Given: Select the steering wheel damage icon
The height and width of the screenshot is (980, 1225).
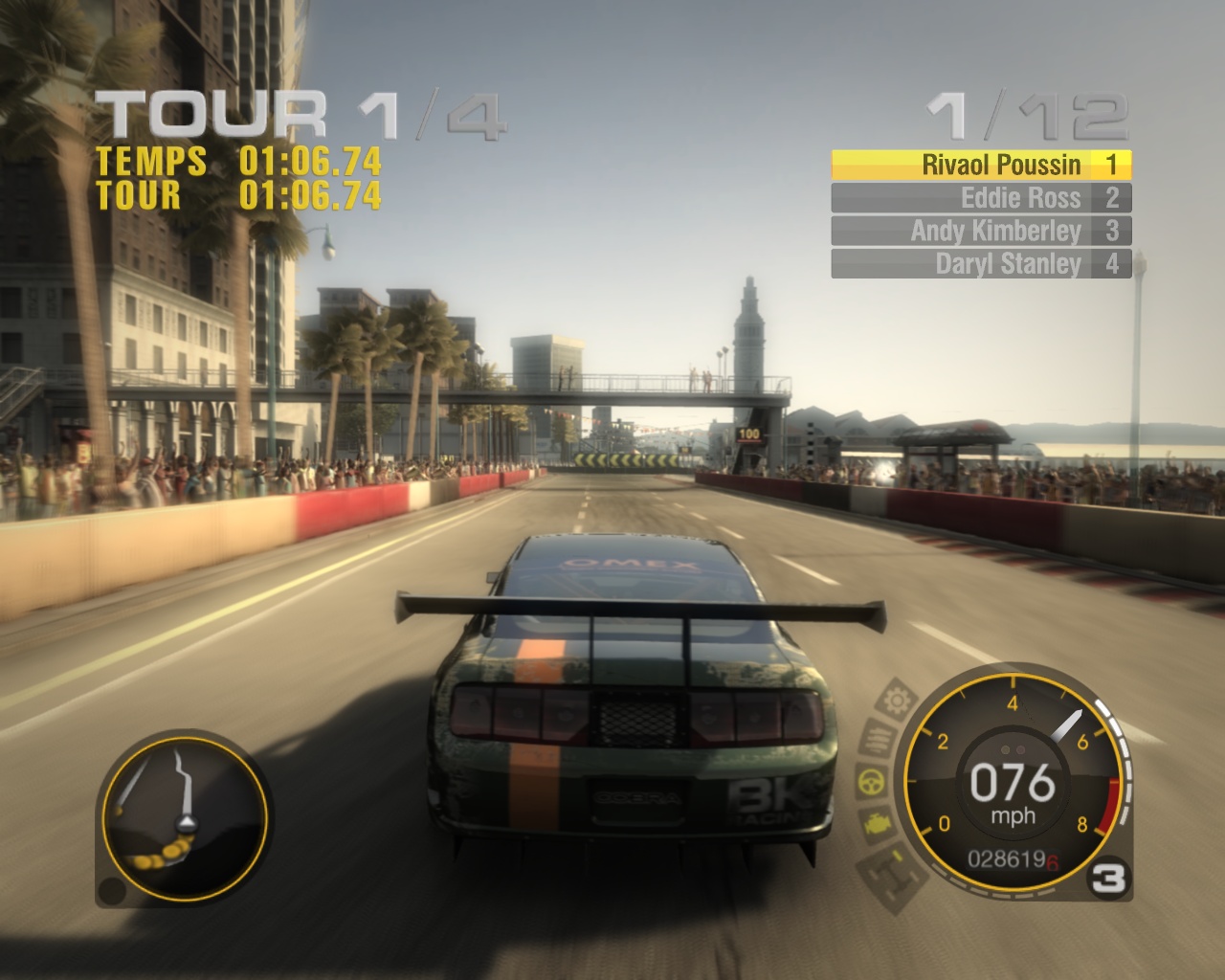Looking at the screenshot, I should [870, 780].
